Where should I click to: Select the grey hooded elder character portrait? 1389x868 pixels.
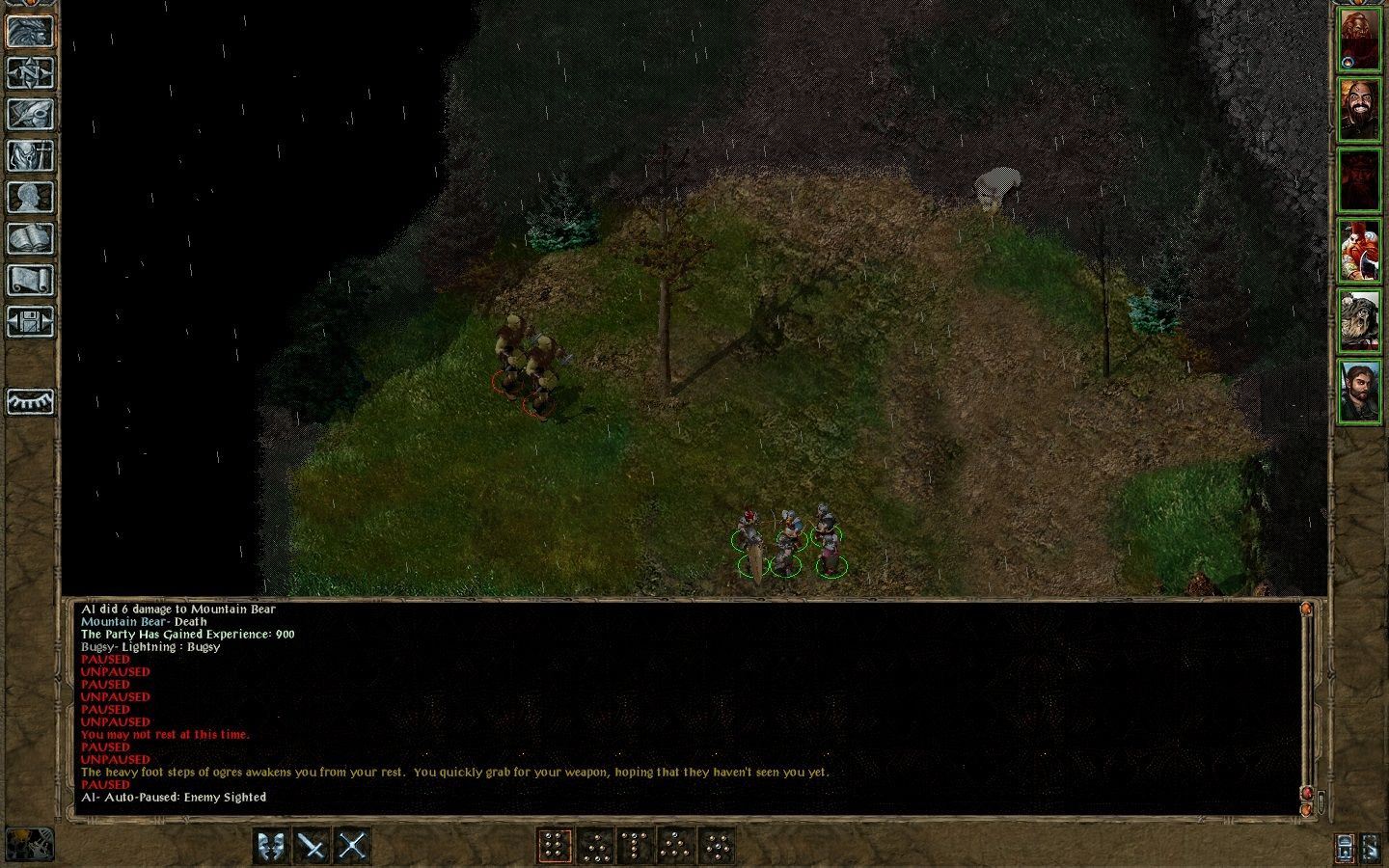(x=1359, y=321)
